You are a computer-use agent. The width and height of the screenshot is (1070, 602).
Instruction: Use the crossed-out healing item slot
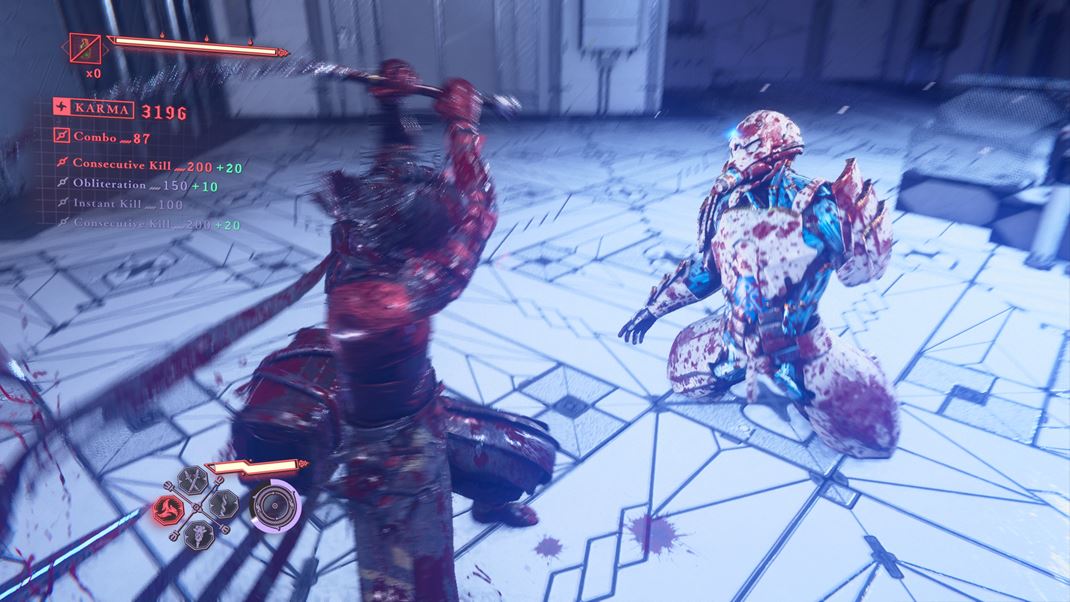84,47
